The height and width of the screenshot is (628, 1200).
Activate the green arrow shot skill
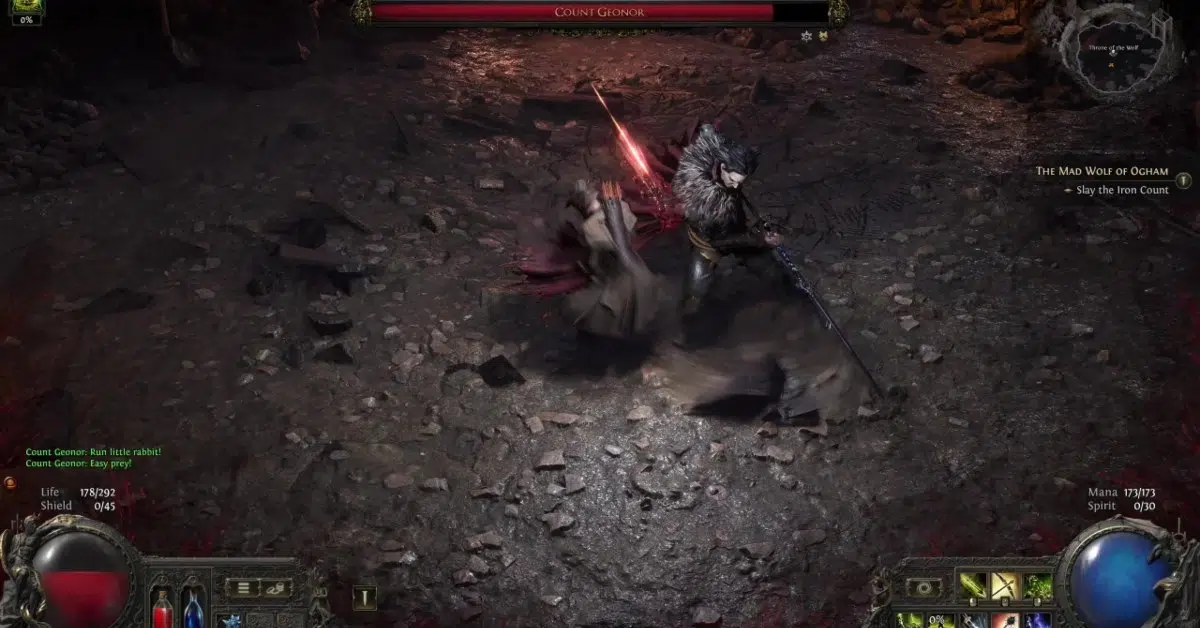973,586
